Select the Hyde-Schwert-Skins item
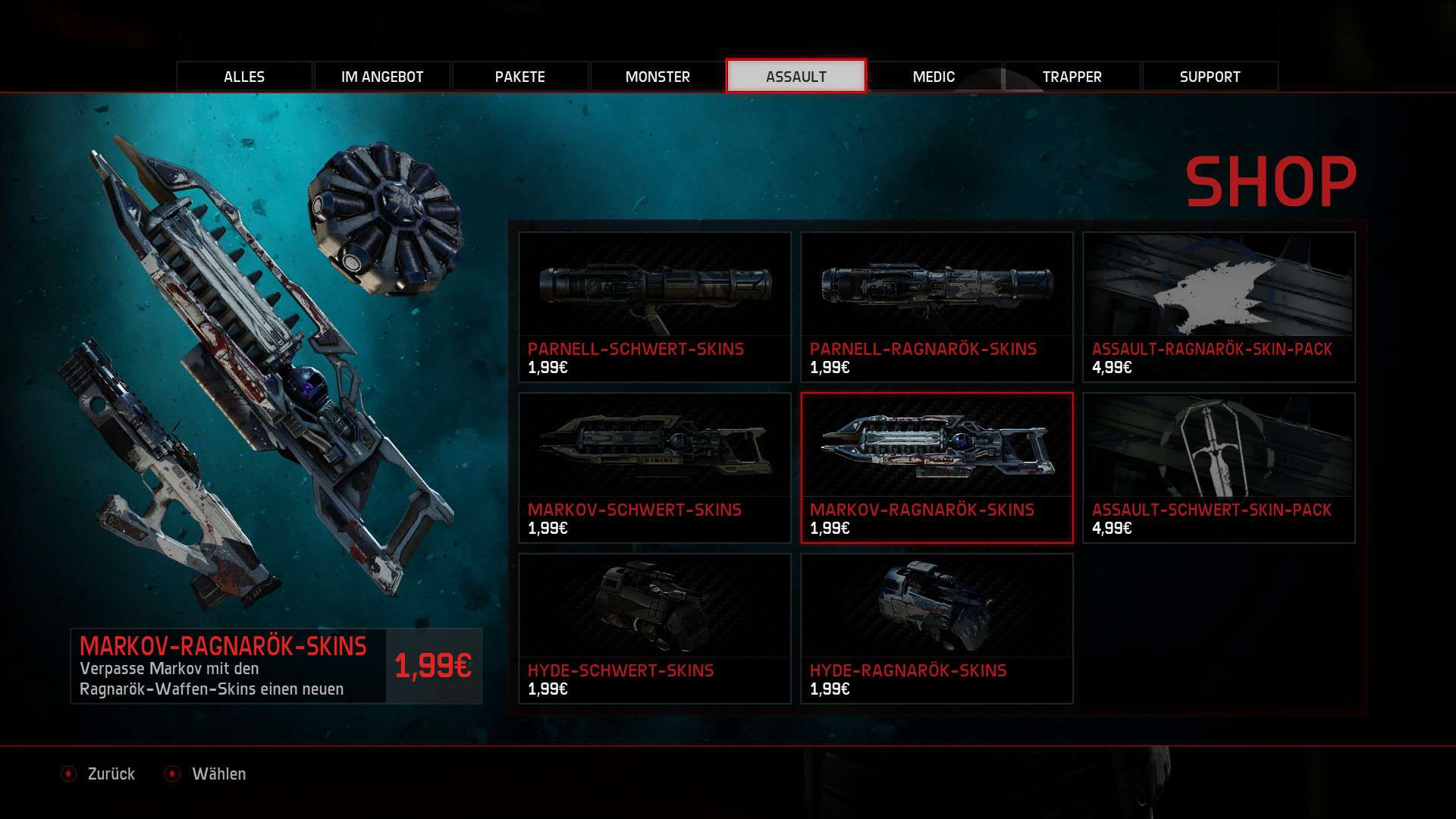Viewport: 1456px width, 819px height. pos(654,628)
